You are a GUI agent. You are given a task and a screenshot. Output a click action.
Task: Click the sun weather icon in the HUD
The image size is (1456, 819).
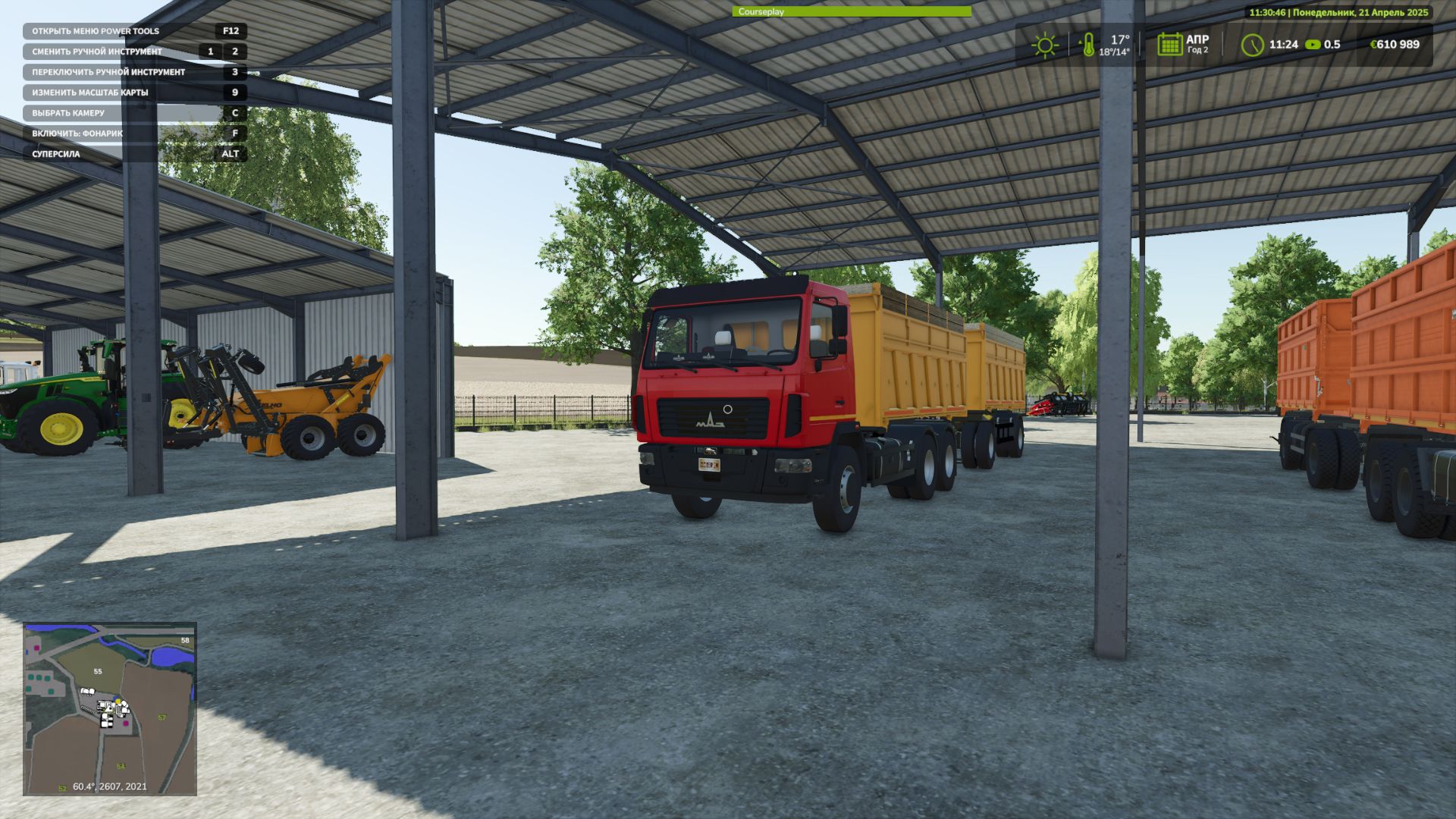tap(1046, 45)
